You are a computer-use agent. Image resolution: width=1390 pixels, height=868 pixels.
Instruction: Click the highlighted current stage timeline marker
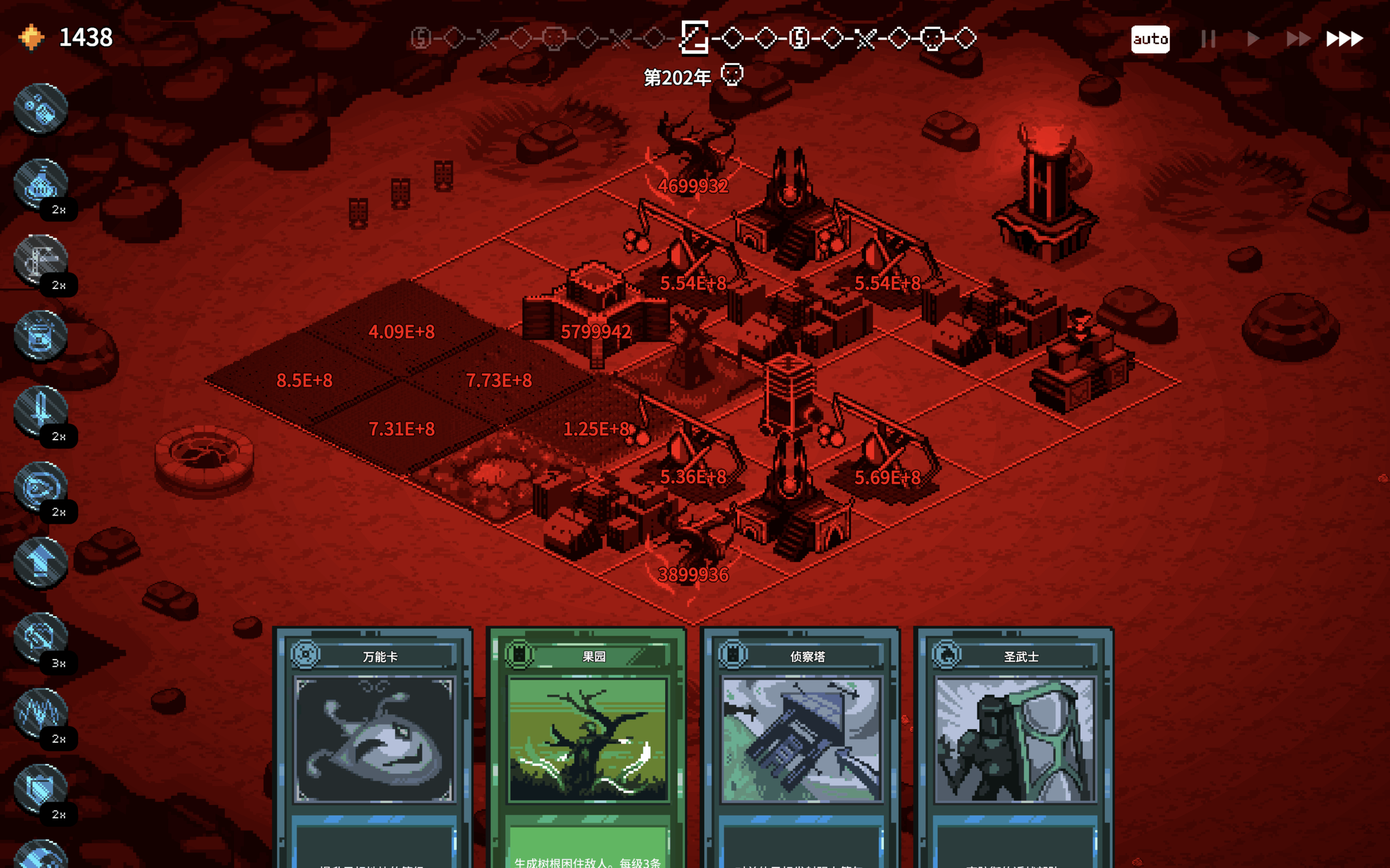pos(693,38)
